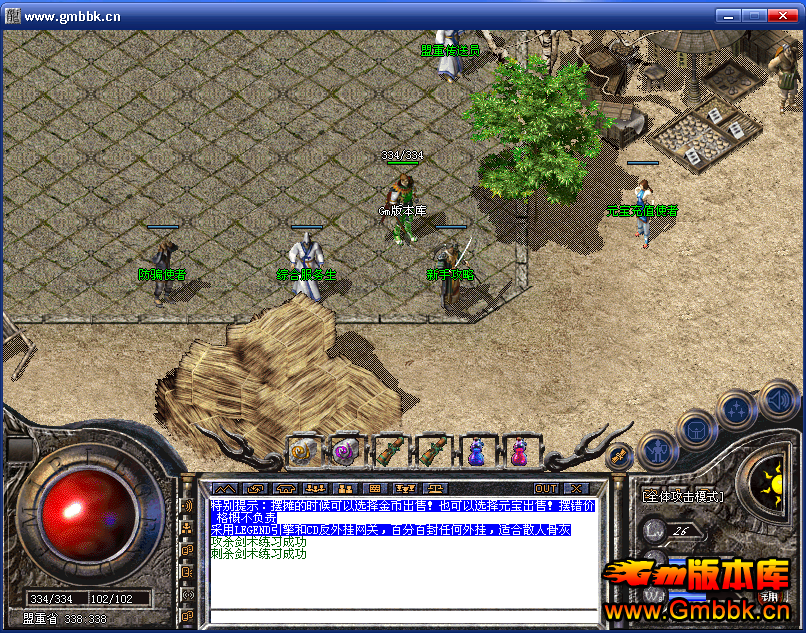Toggle sound with the speaker button

778,400
